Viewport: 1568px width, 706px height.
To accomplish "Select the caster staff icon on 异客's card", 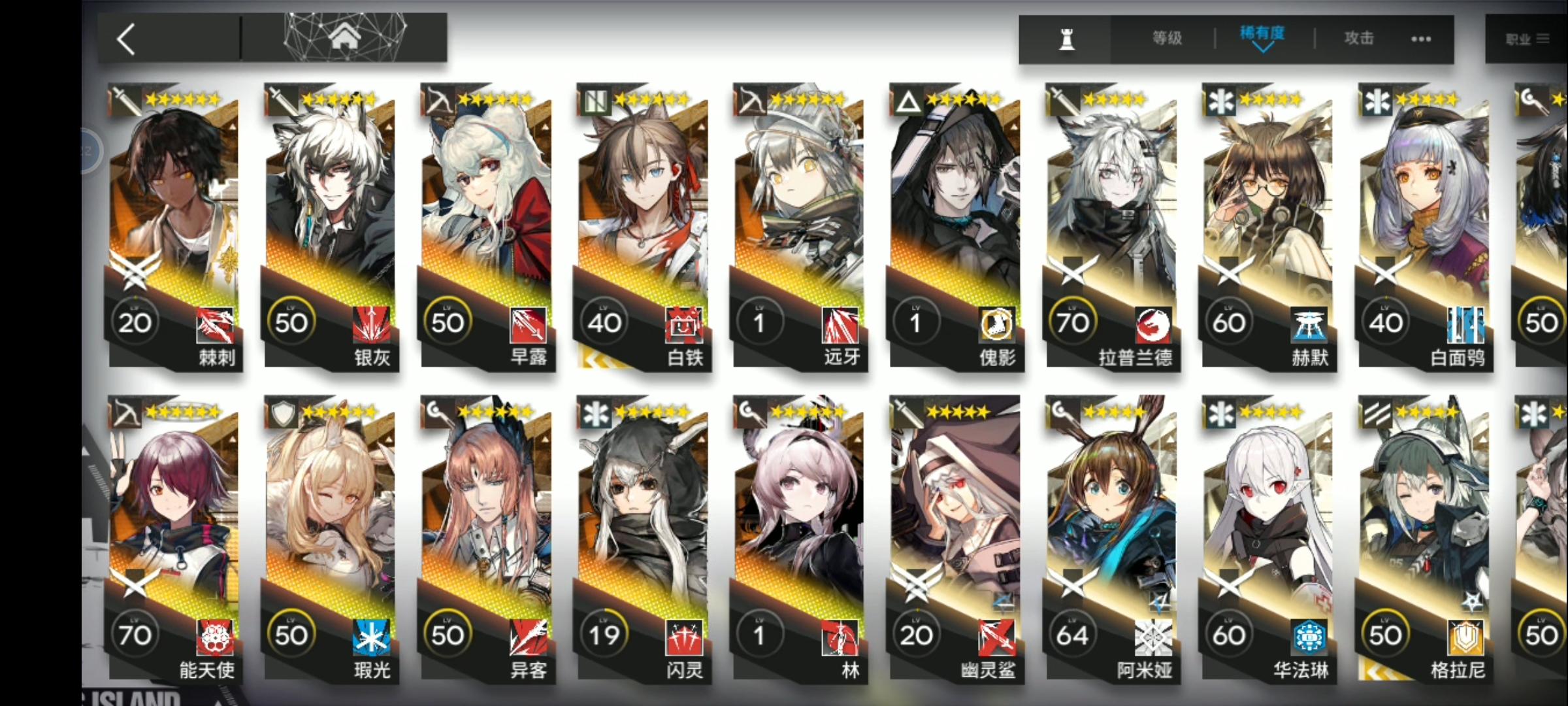I will tap(438, 412).
